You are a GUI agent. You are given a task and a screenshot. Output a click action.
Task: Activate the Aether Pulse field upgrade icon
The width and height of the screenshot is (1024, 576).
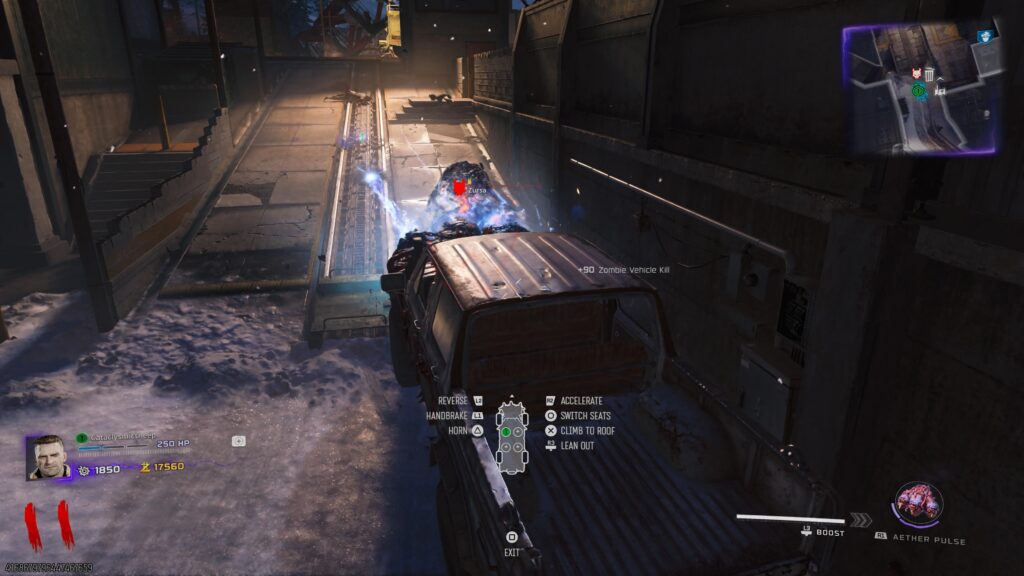(x=916, y=501)
